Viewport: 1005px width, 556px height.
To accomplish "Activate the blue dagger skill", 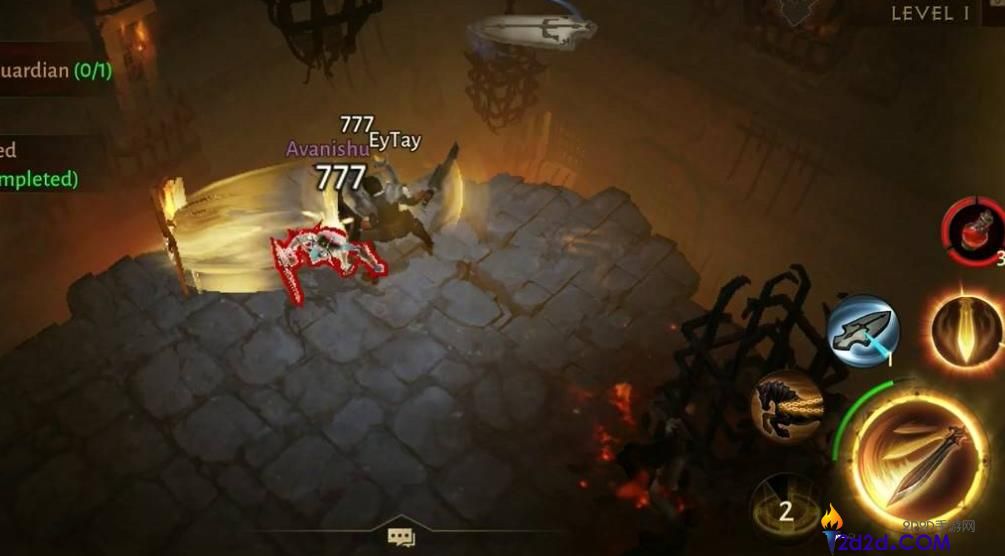I will tap(862, 332).
